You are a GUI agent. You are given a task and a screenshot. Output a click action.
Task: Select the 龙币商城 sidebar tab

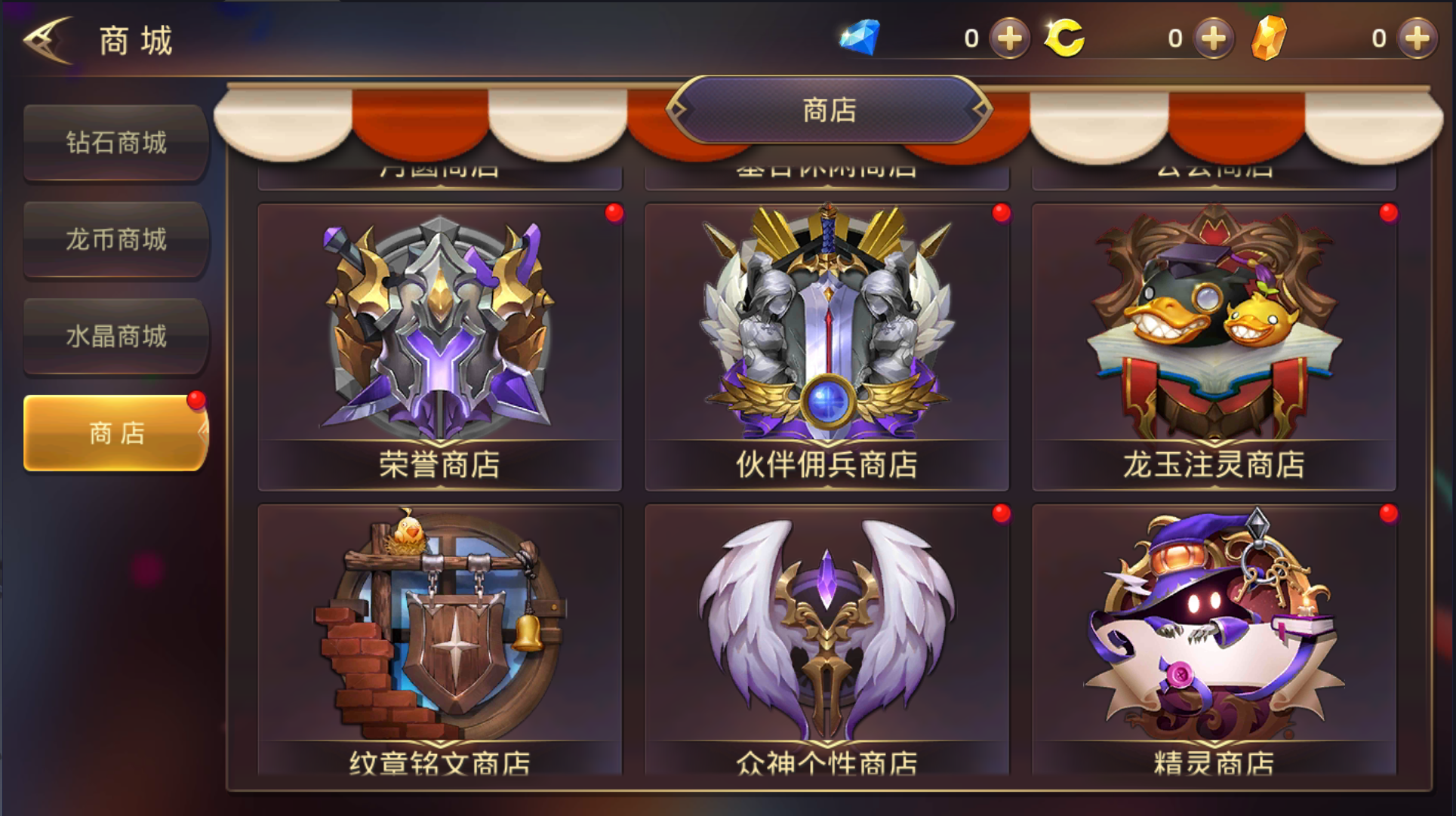115,241
